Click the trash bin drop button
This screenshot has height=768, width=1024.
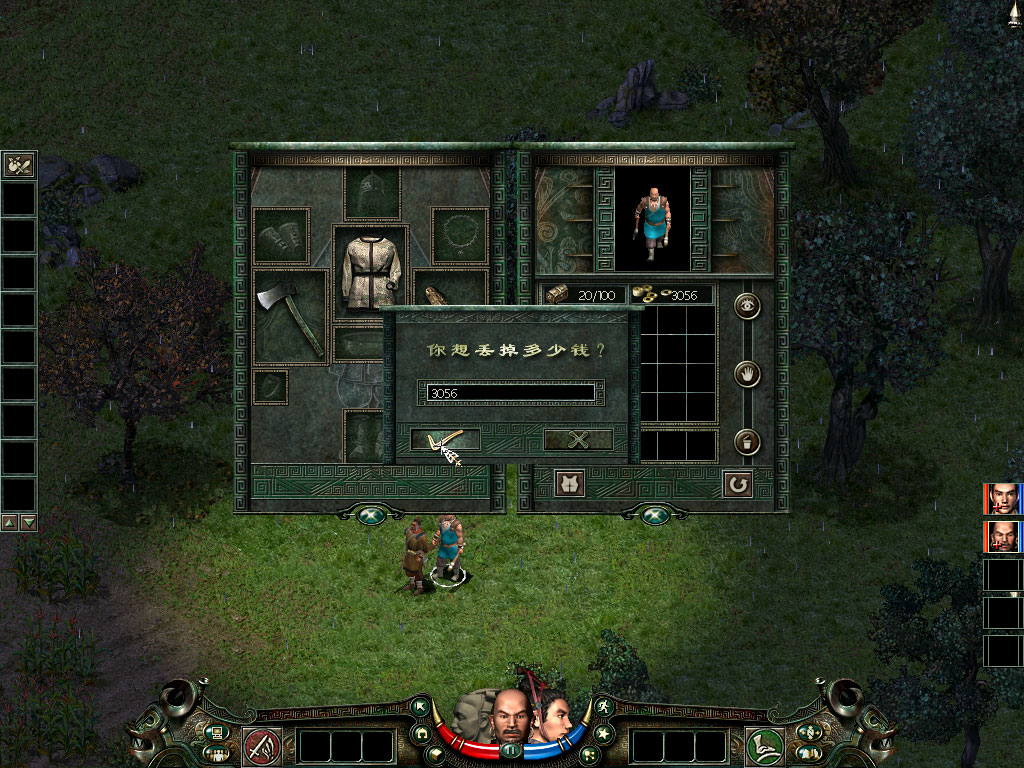747,441
